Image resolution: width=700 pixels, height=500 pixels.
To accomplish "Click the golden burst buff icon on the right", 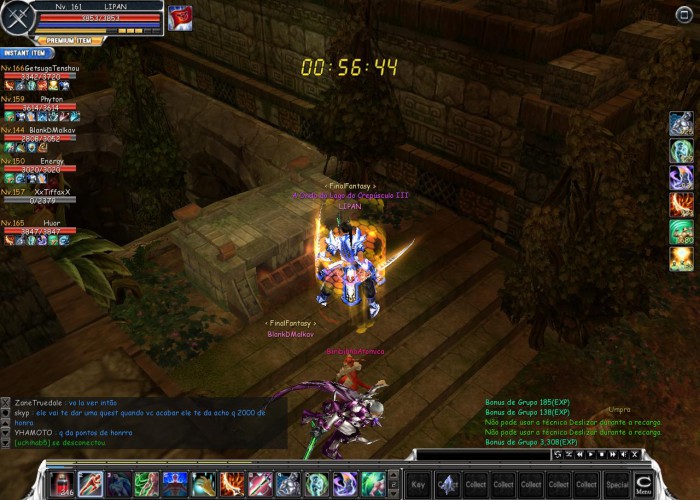I will (682, 259).
